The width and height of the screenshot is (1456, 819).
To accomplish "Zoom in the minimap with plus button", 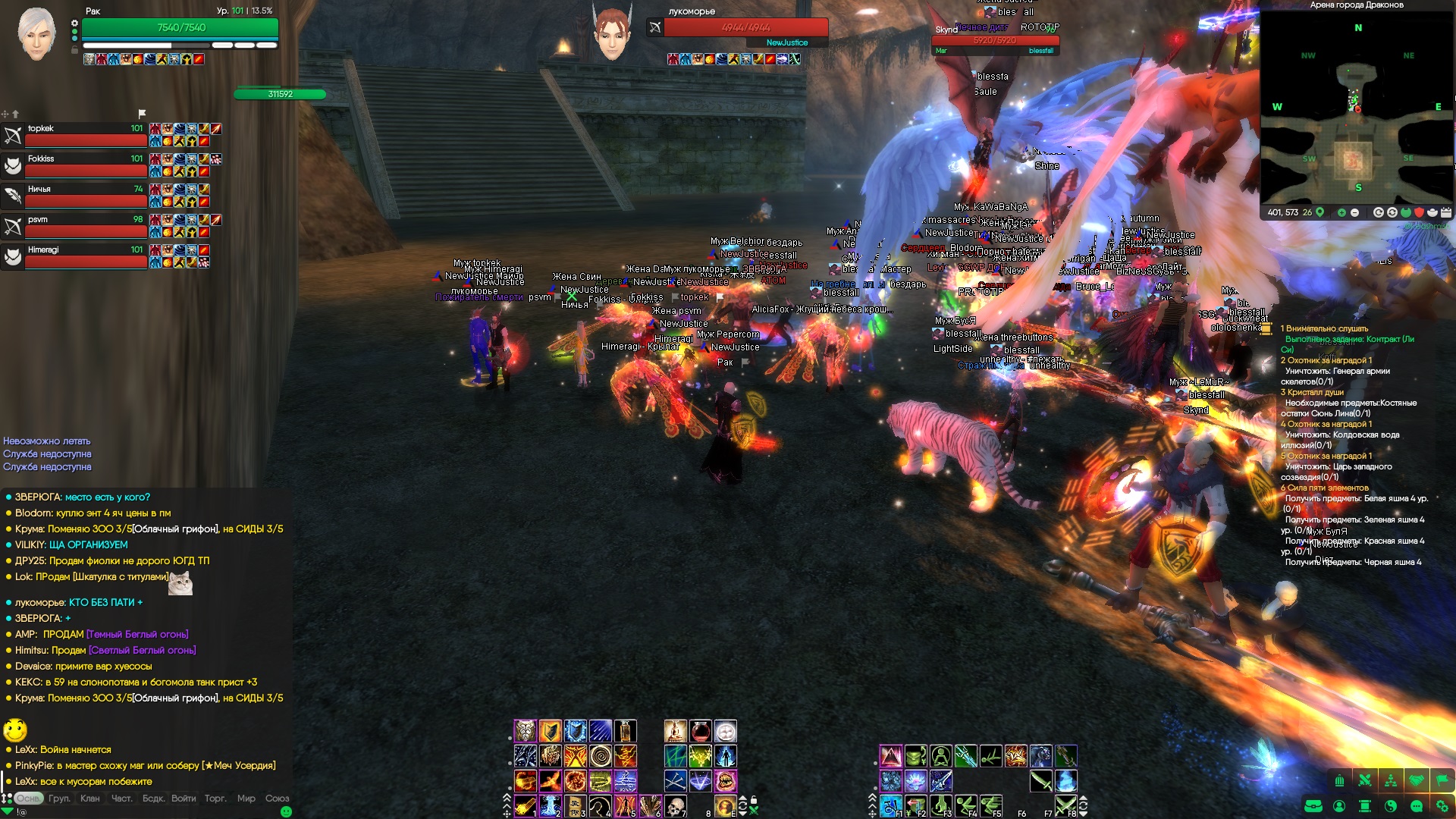I will [x=1341, y=213].
